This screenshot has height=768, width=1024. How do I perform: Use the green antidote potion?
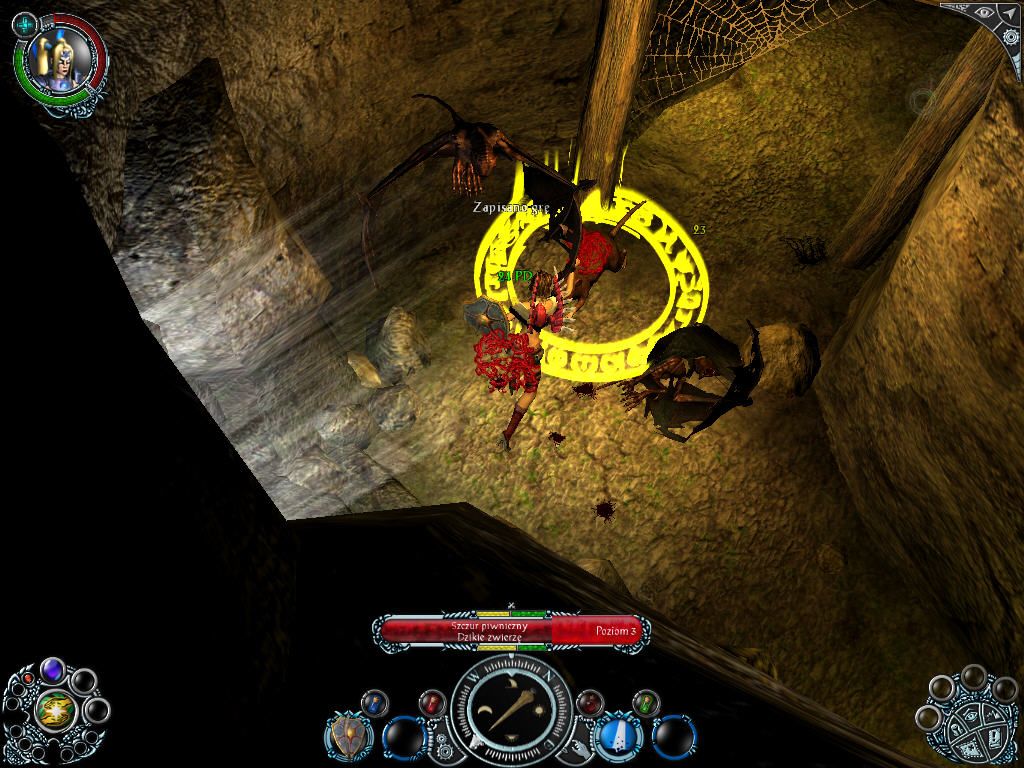coord(646,702)
